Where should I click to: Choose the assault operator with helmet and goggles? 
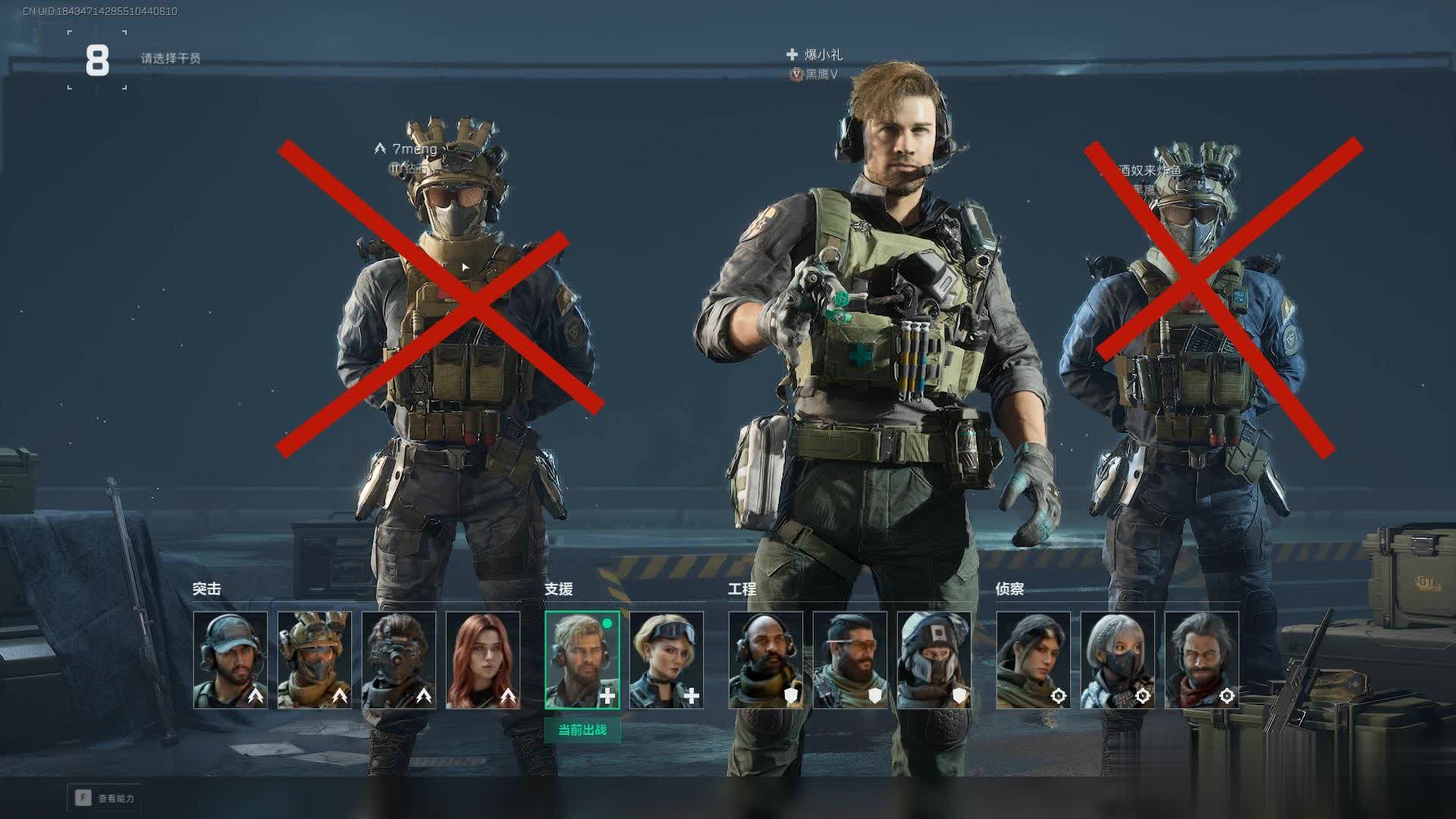click(315, 661)
